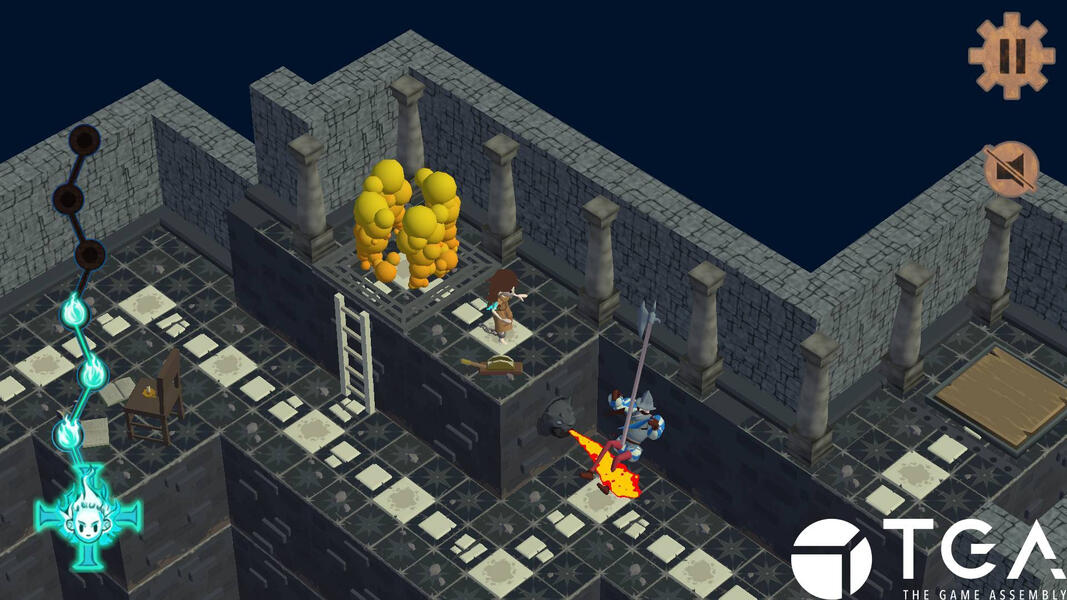The width and height of the screenshot is (1067, 600).
Task: Pause the game with the gear button
Action: pyautogui.click(x=1011, y=55)
